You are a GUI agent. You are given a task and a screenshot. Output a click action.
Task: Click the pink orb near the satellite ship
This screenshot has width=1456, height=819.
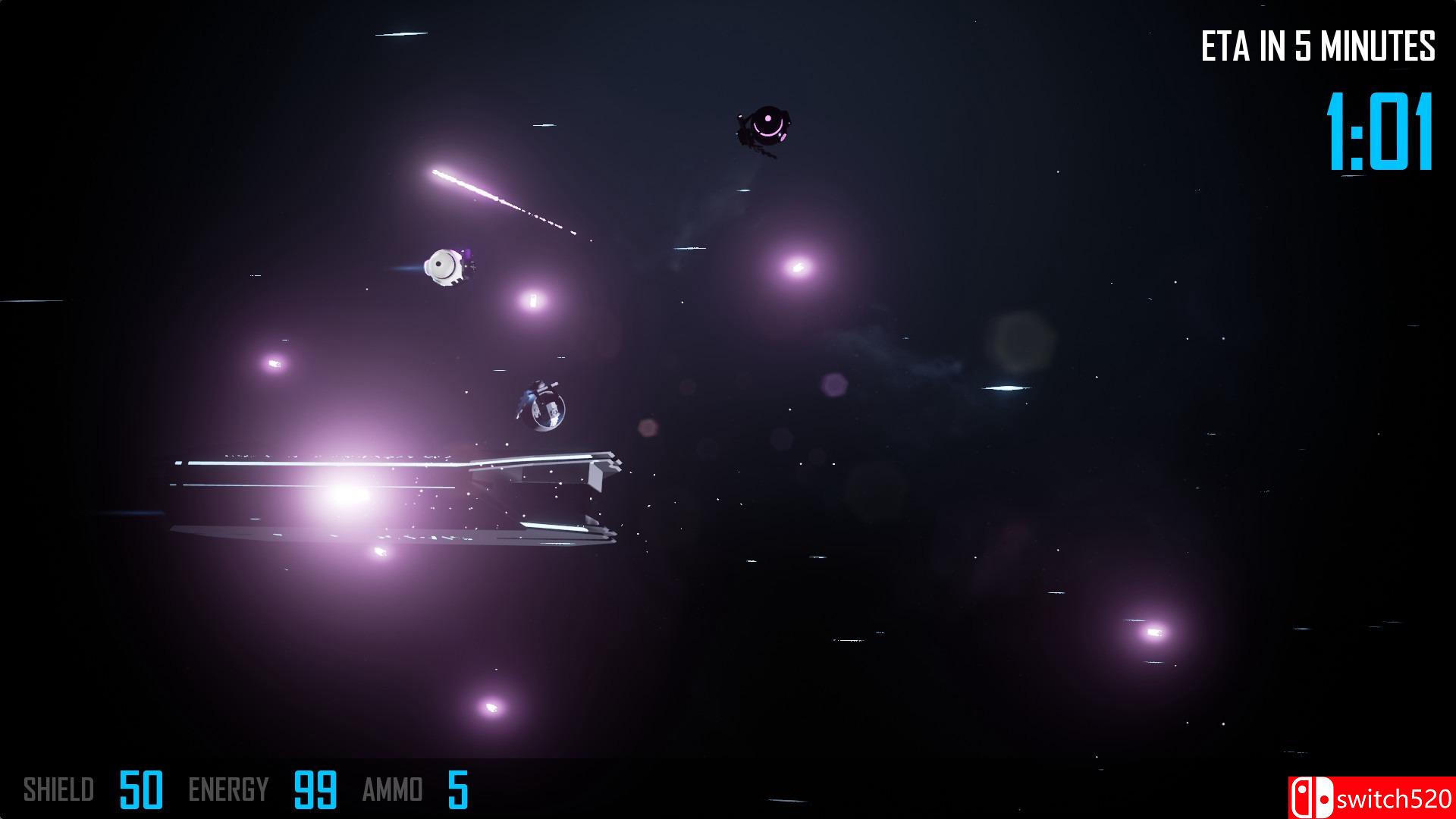tap(531, 300)
